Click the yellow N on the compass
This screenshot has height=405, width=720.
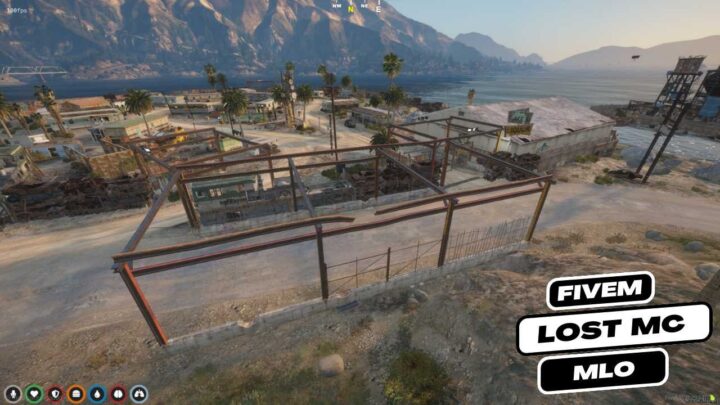click(352, 7)
